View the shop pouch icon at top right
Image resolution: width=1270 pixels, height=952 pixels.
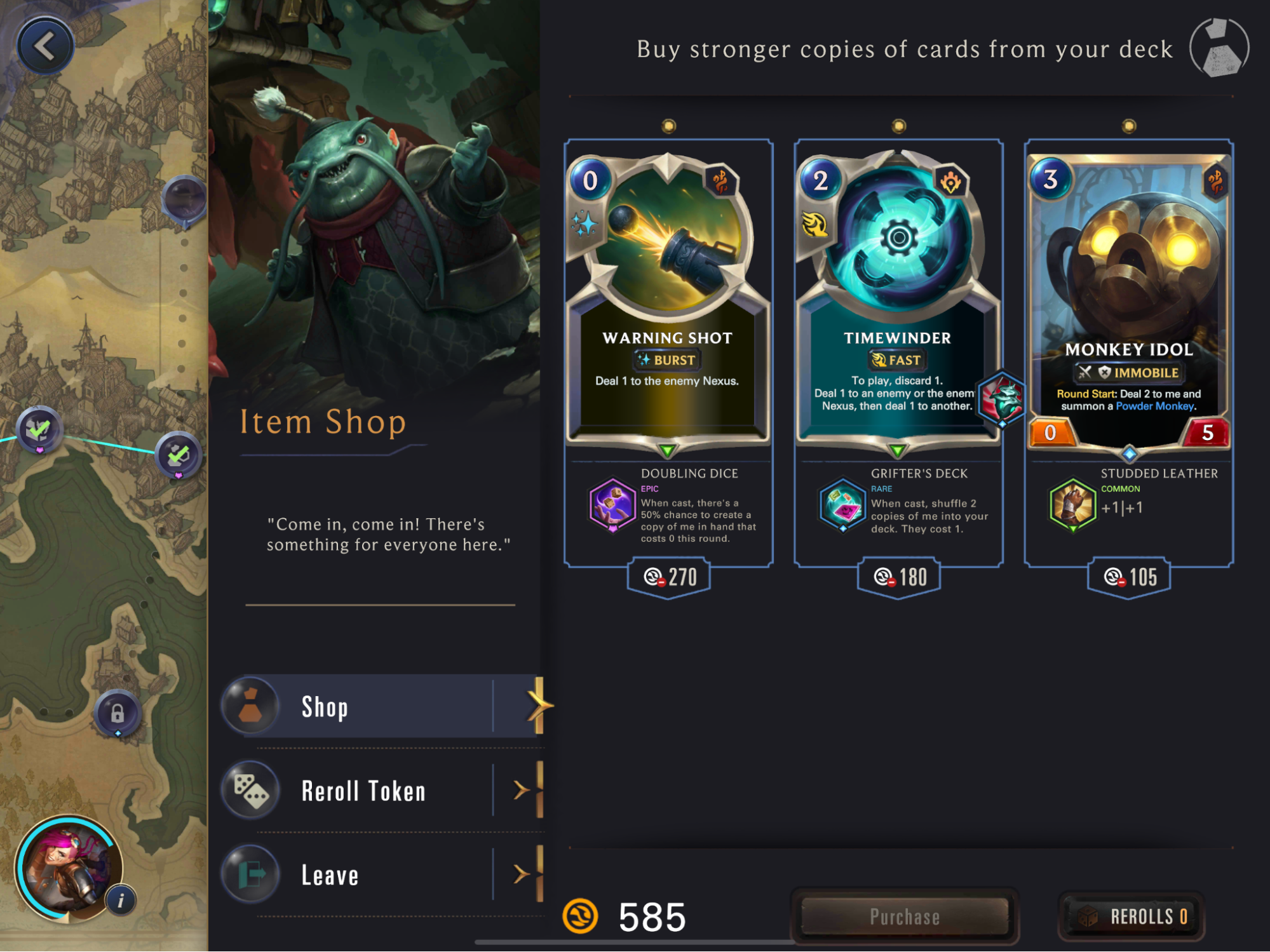coord(1219,48)
